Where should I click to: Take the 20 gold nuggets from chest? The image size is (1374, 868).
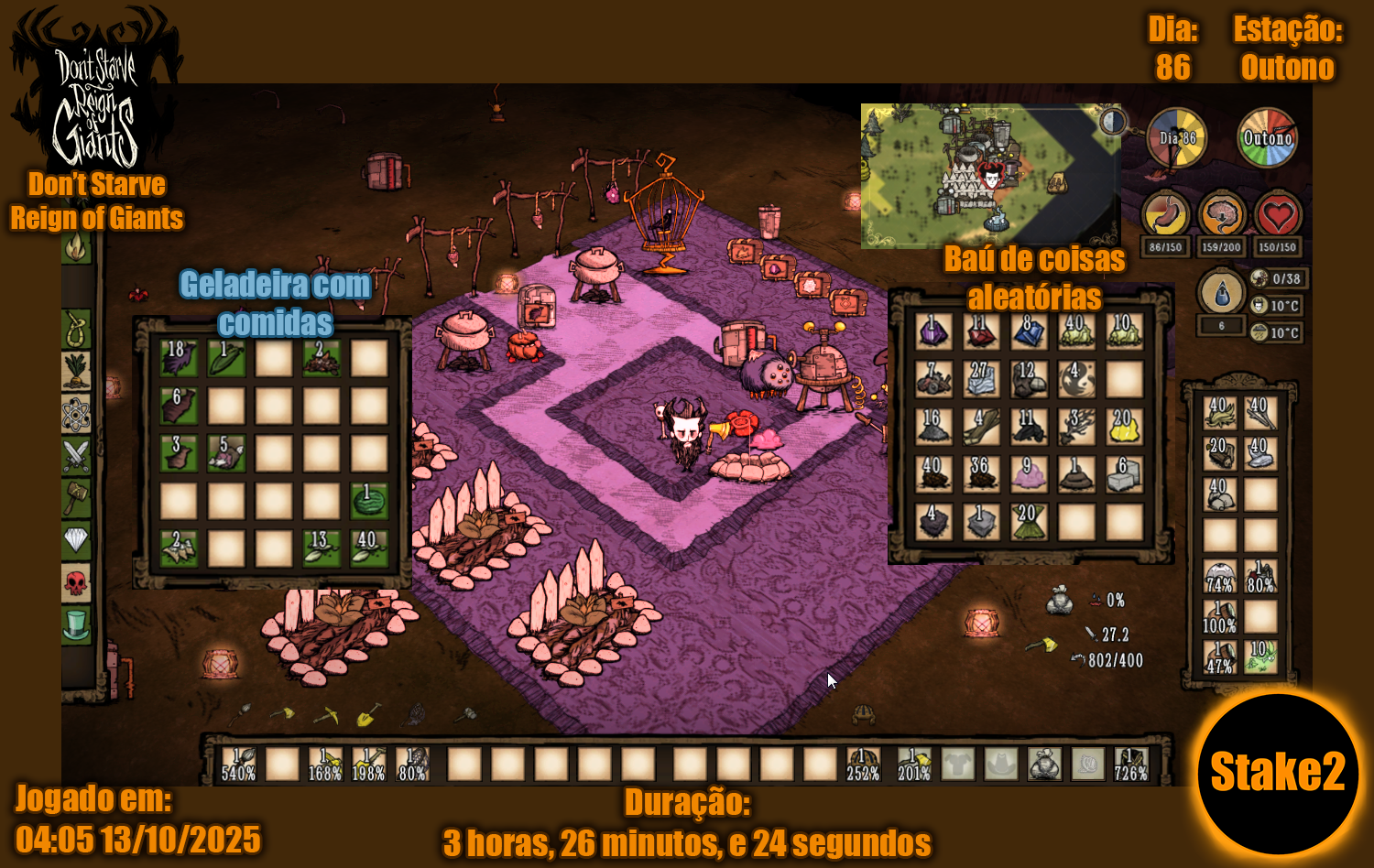pos(1124,427)
